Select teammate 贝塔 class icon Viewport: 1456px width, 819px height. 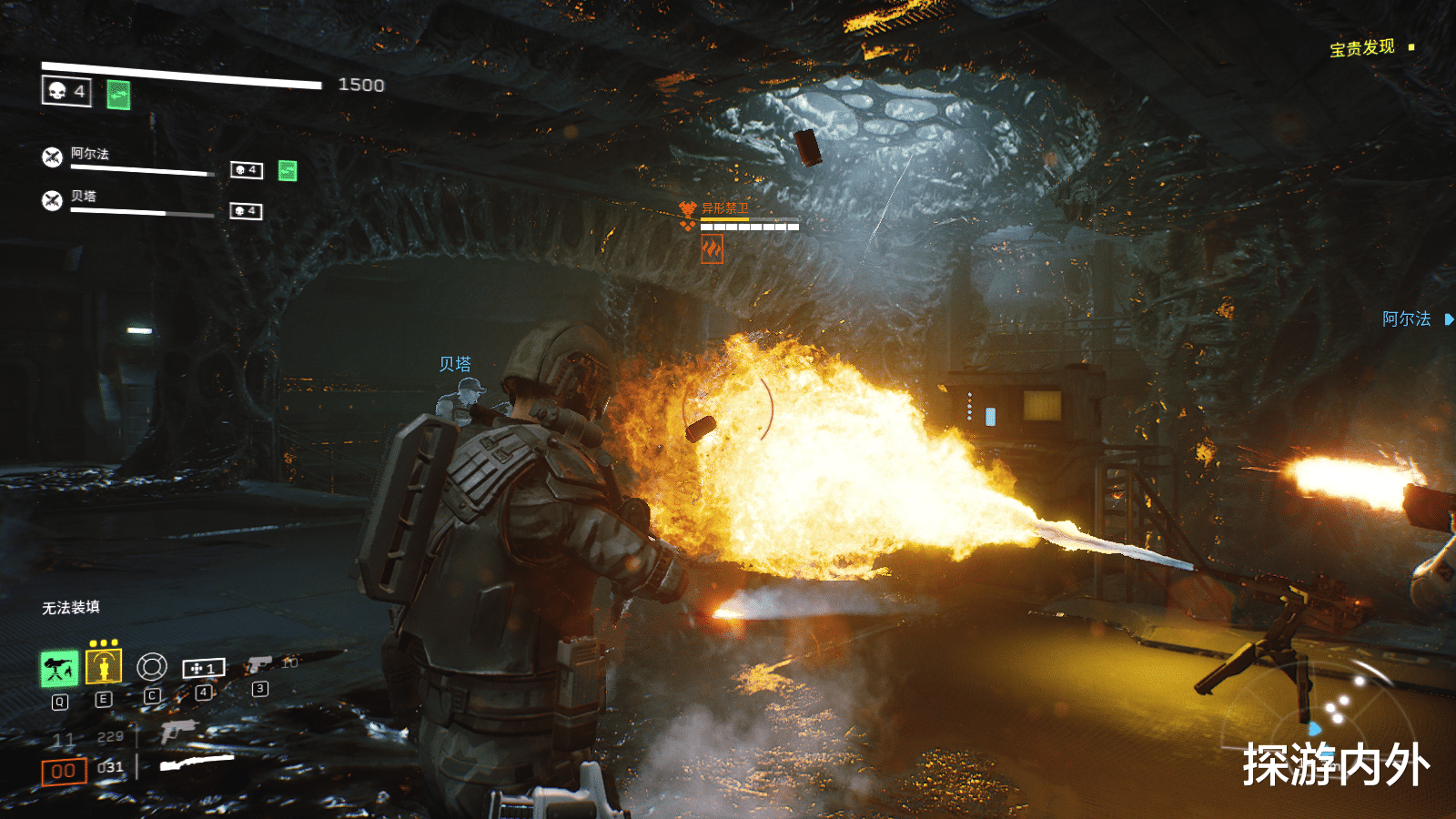tap(53, 200)
